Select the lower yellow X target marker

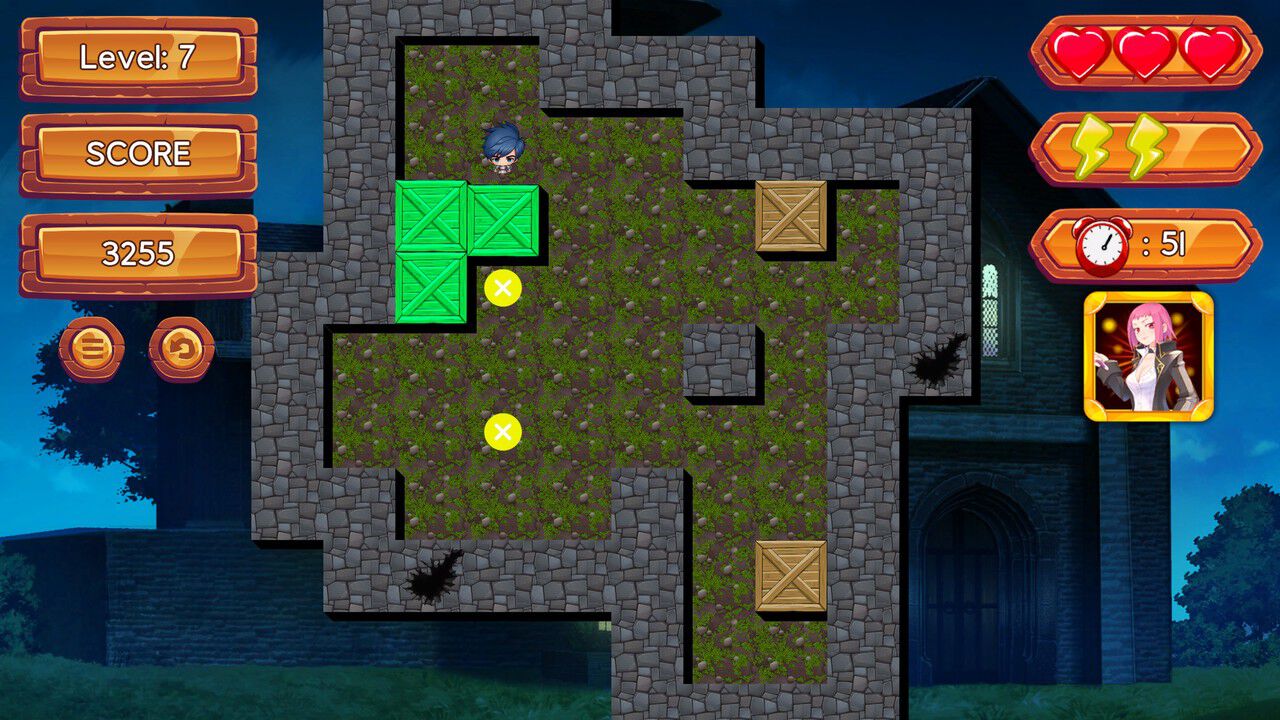[501, 432]
